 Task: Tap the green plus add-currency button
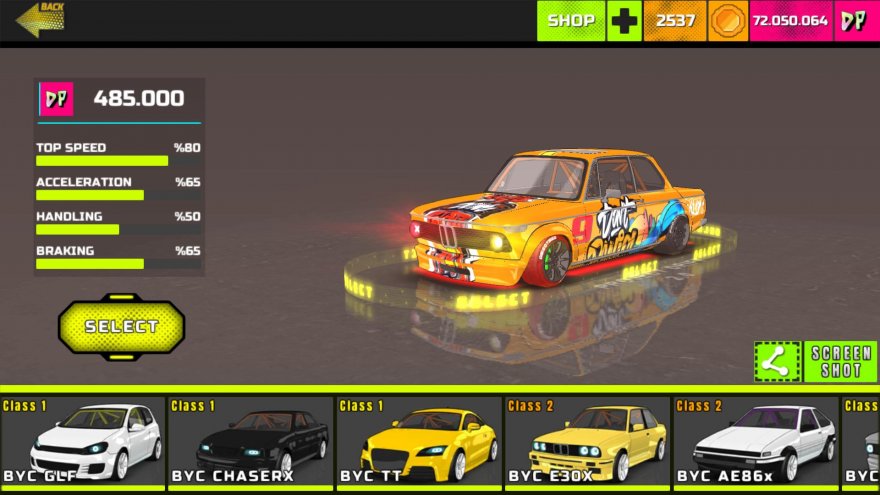tap(624, 20)
